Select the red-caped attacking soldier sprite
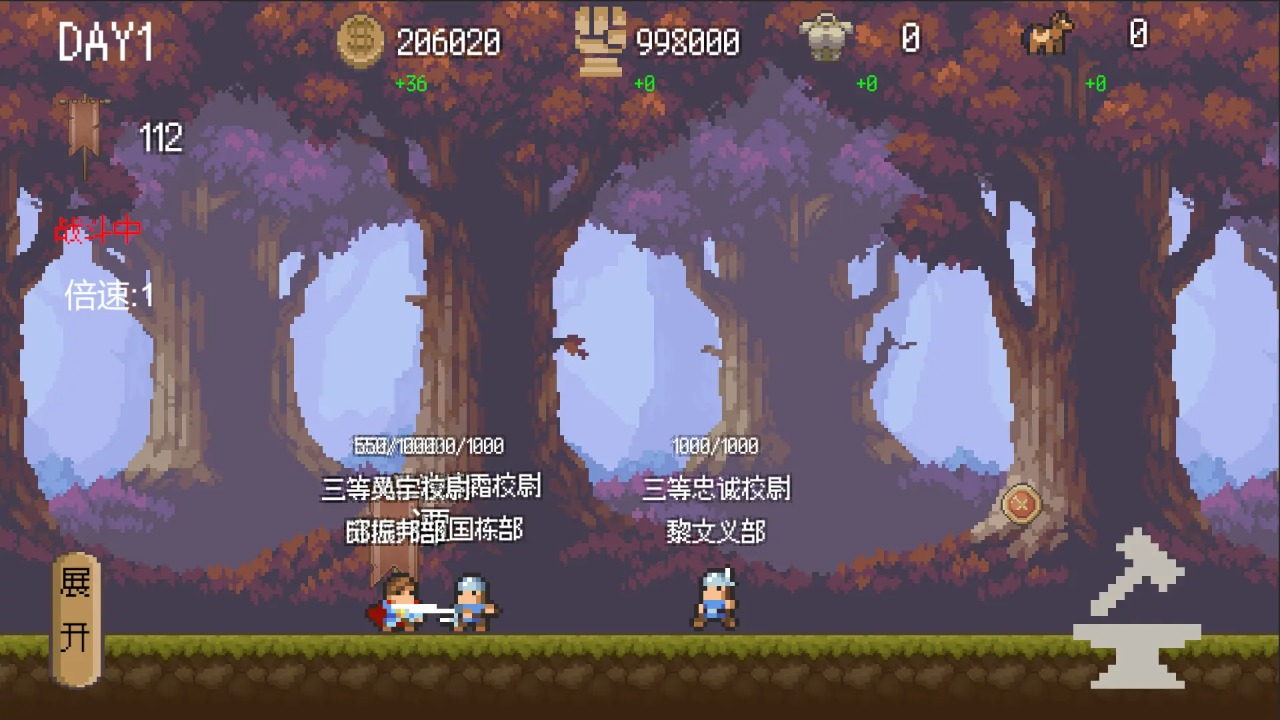The width and height of the screenshot is (1280, 720). (x=400, y=605)
